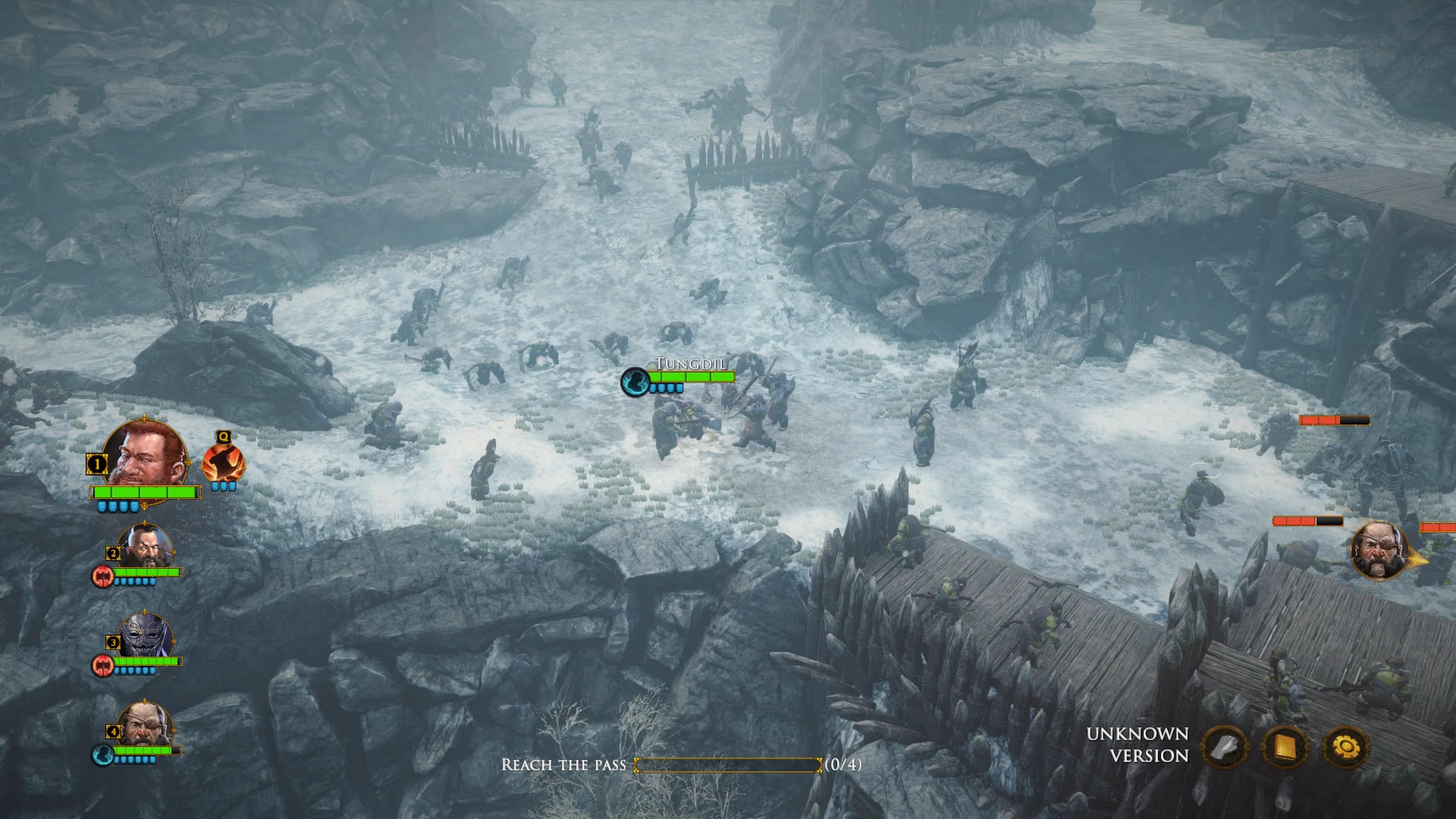Open the golden book journal

[1285, 748]
